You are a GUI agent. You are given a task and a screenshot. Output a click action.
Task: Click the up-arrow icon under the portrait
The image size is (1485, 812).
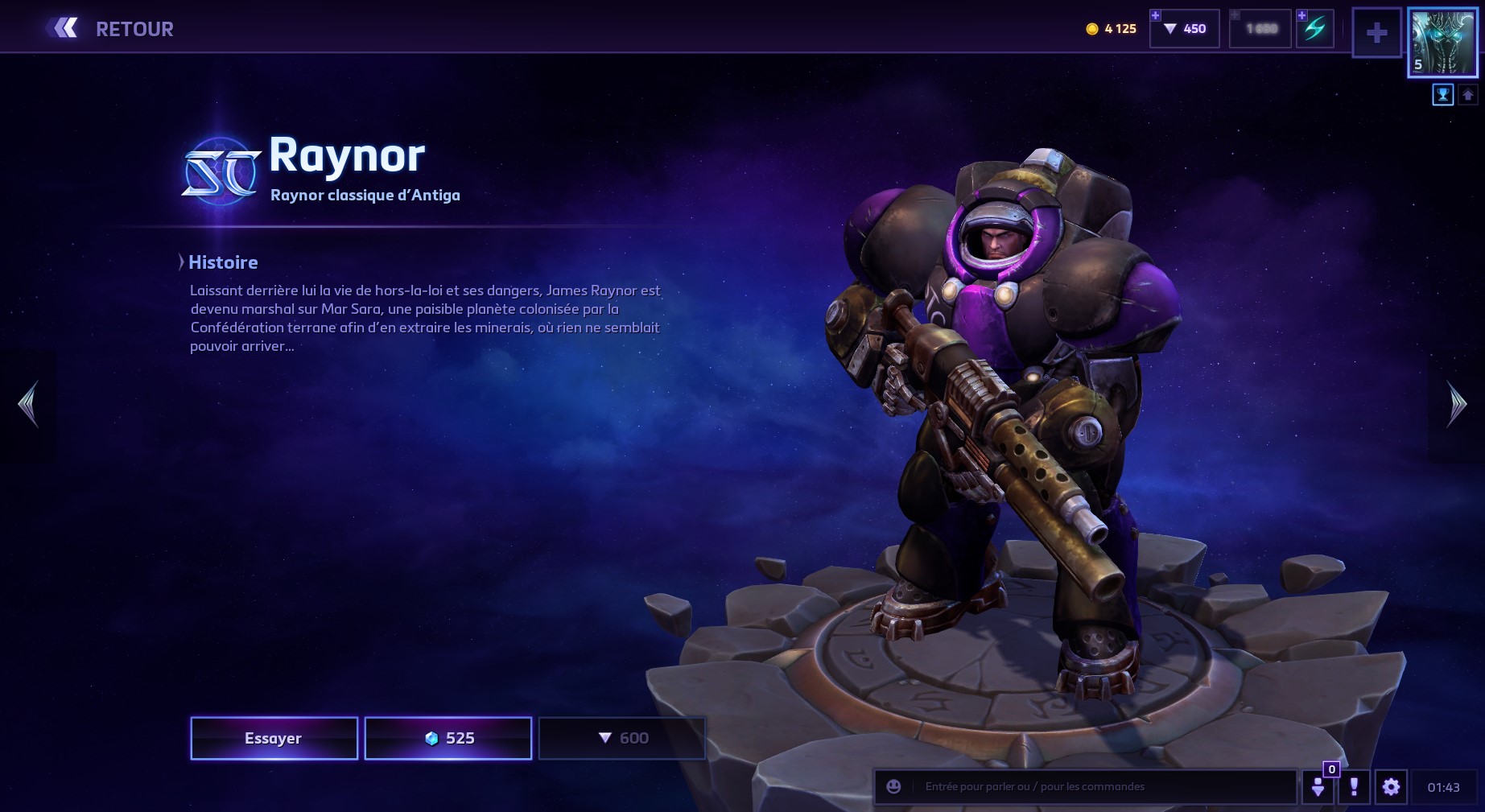click(x=1467, y=96)
